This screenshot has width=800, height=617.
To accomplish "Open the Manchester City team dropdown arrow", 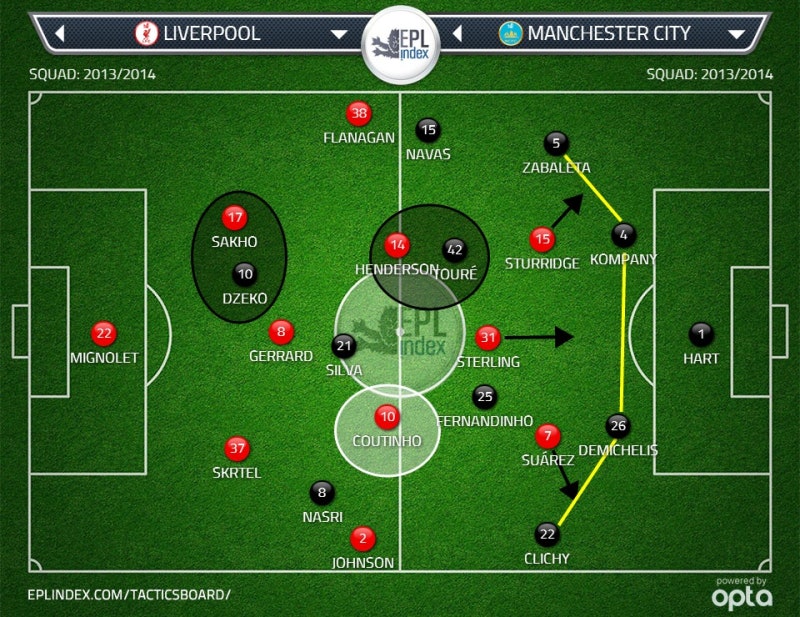I will tap(737, 34).
